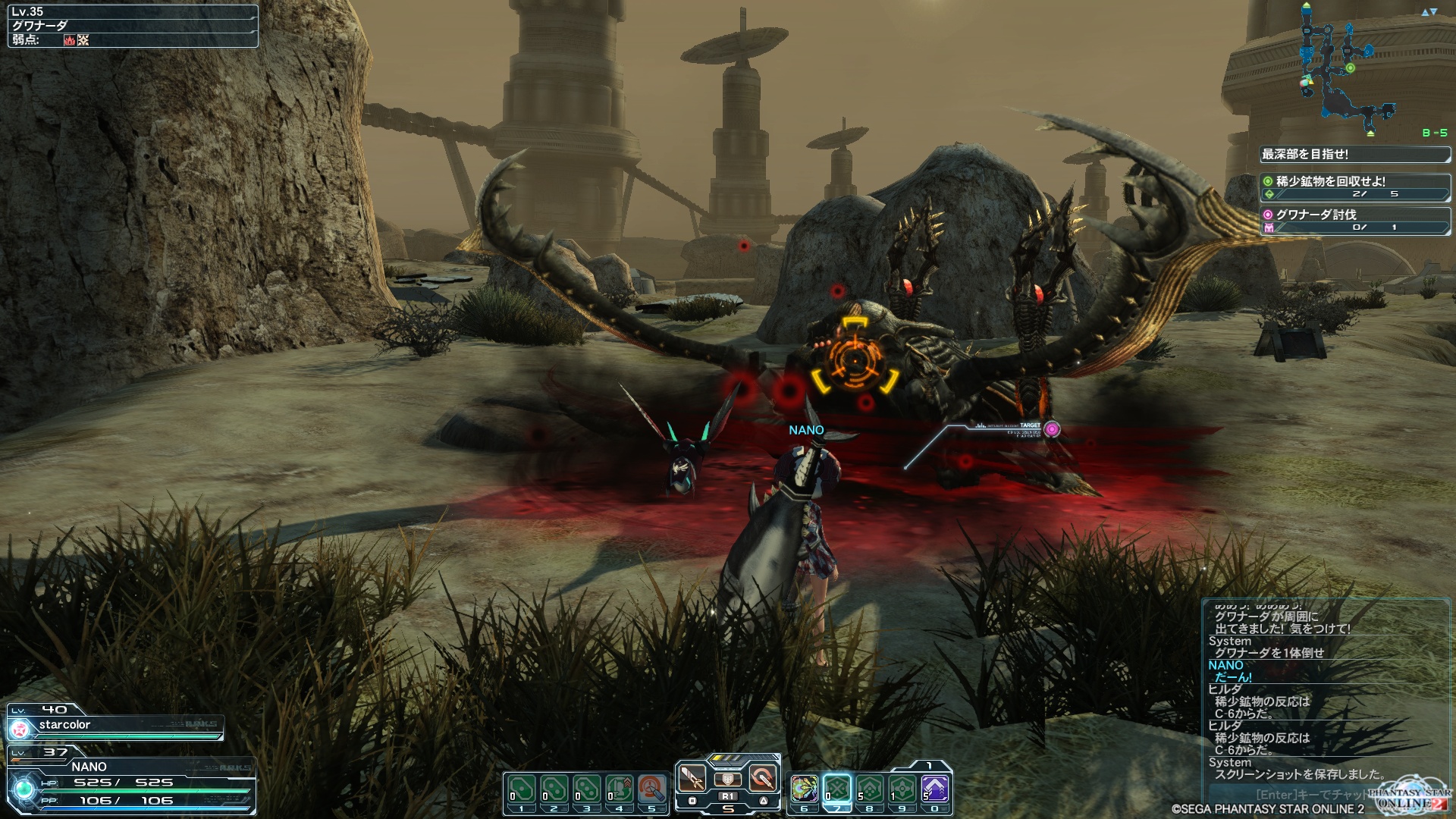Activate the green sword buff in slot 4

click(x=620, y=790)
